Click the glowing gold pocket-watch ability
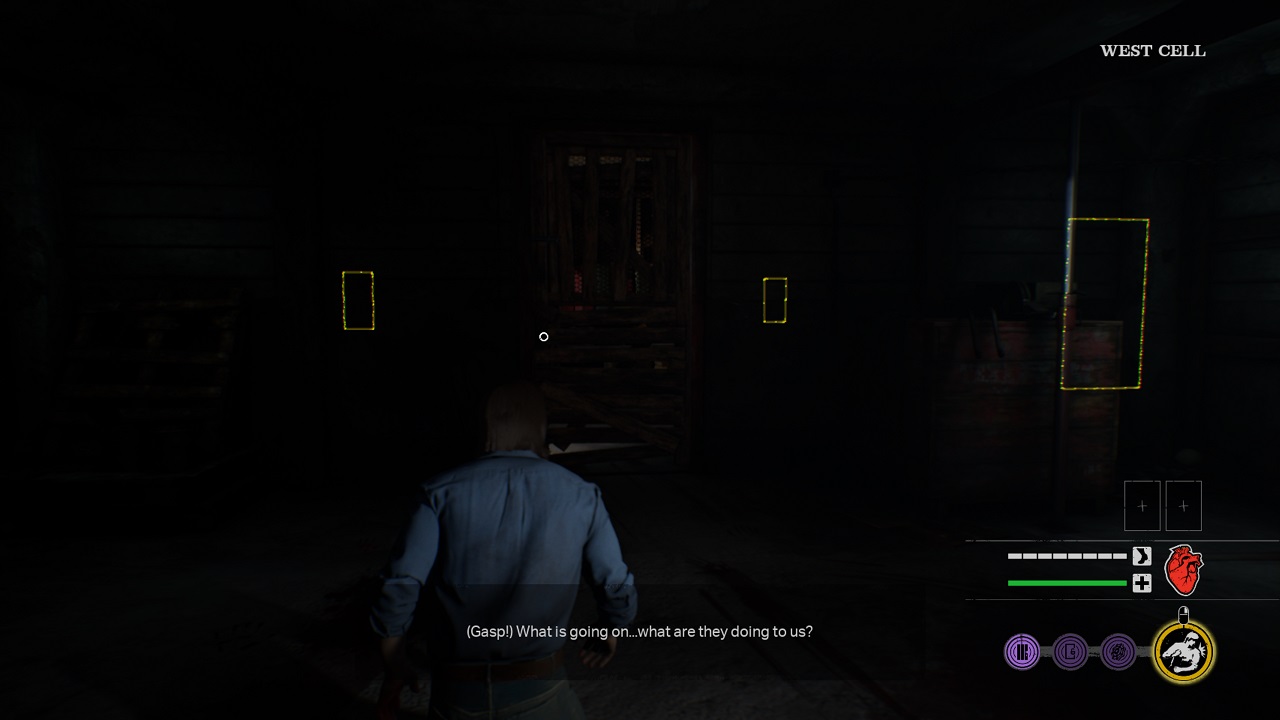 pyautogui.click(x=1181, y=652)
